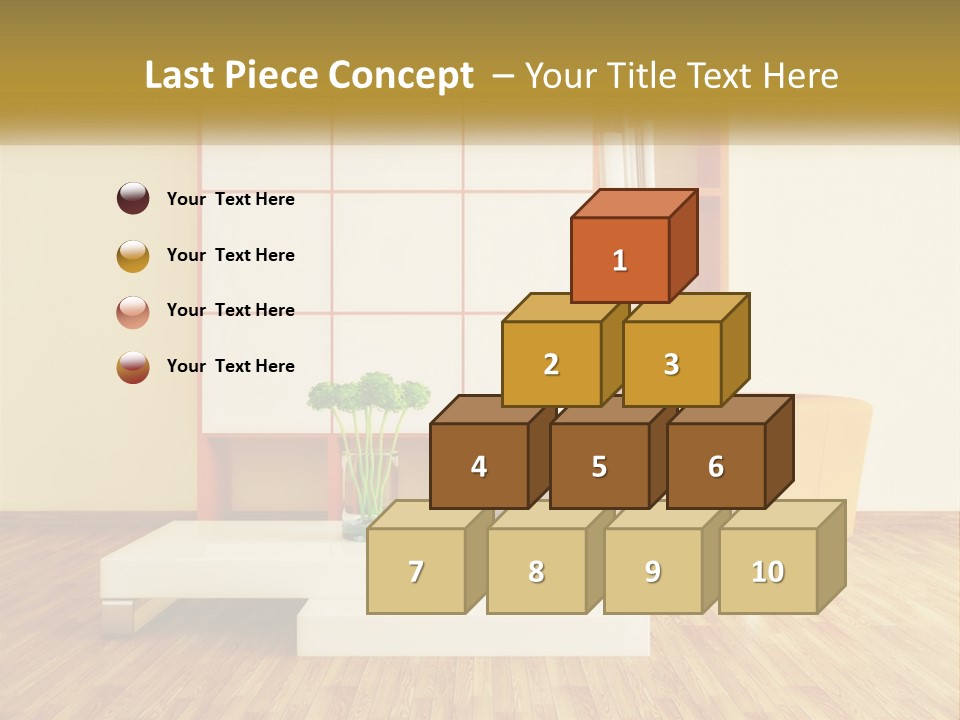Viewport: 960px width, 720px height.
Task: Click the brown cube numbered 6
Action: (716, 466)
